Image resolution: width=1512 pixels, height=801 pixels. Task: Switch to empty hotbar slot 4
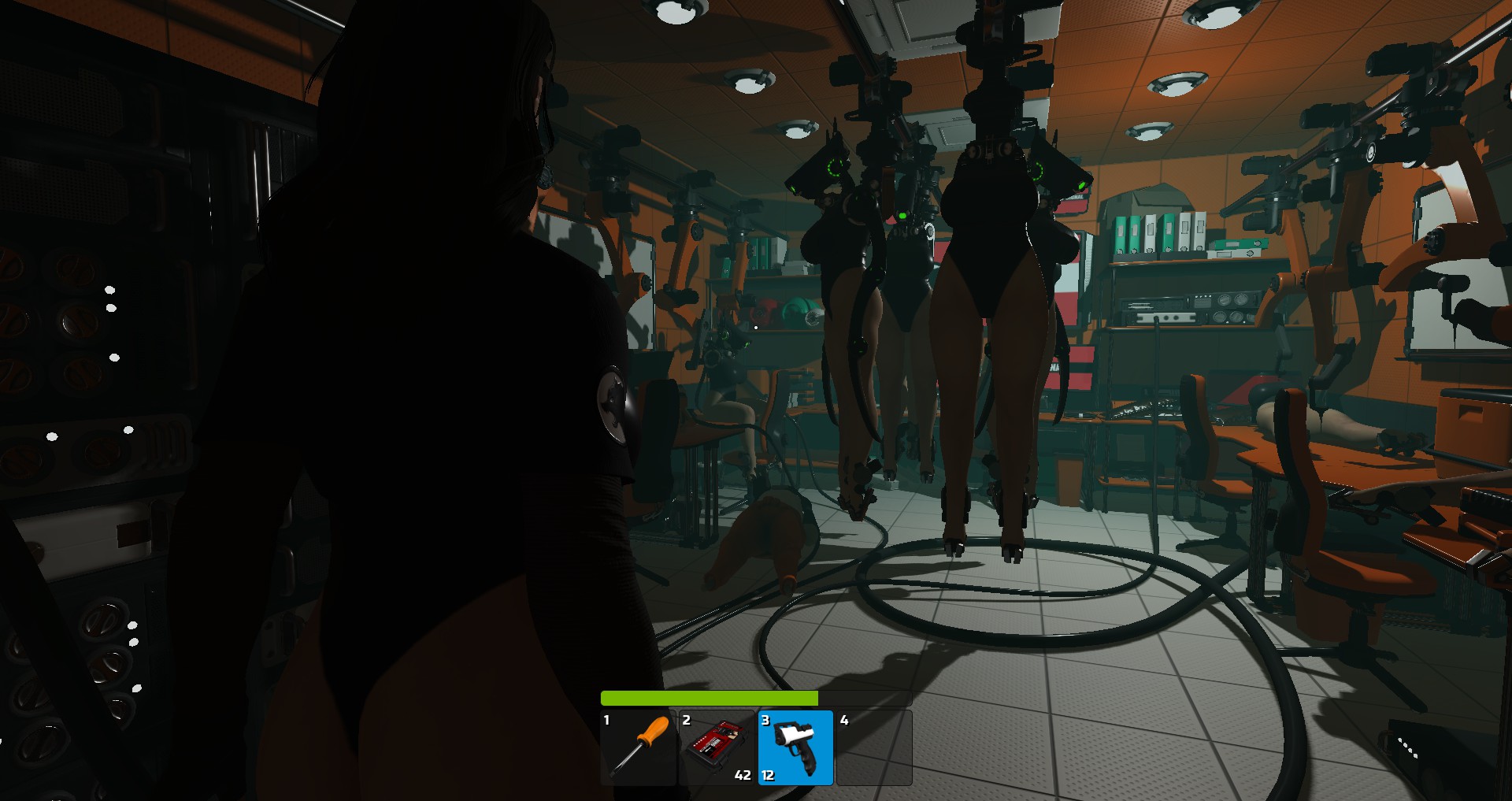[x=874, y=747]
